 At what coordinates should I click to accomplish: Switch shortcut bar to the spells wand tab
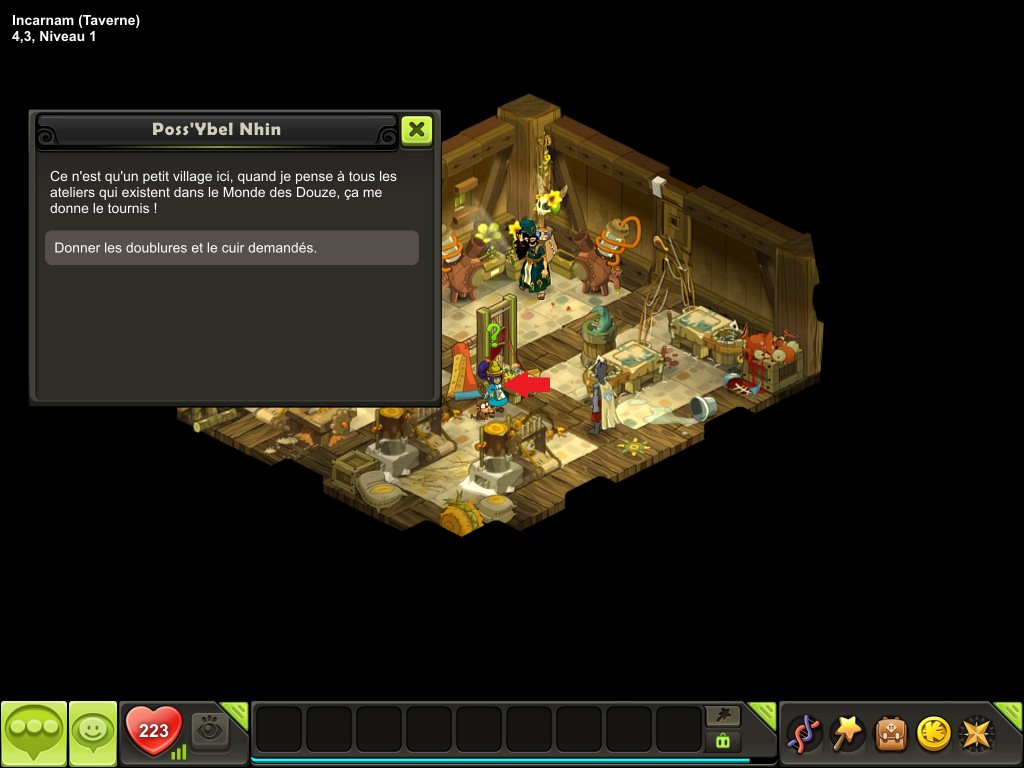point(723,715)
